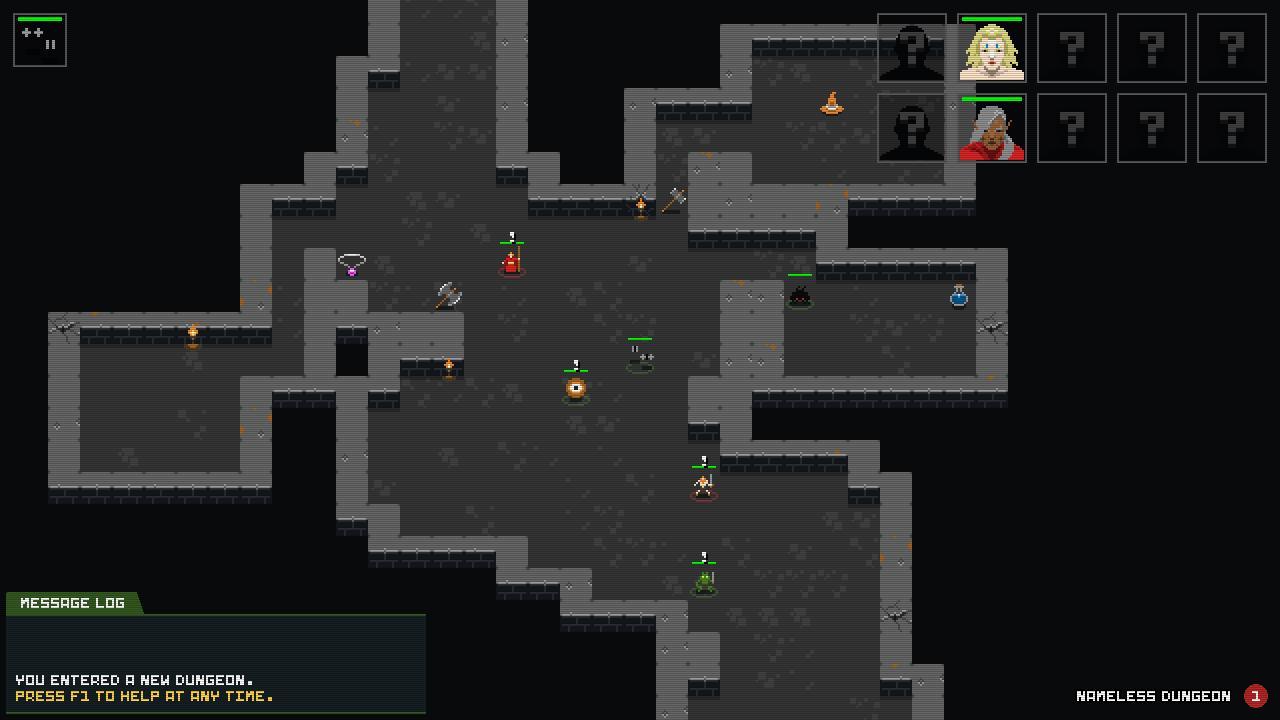Select the red-robed elder's portrait
Image resolution: width=1280 pixels, height=720 pixels.
(x=991, y=128)
